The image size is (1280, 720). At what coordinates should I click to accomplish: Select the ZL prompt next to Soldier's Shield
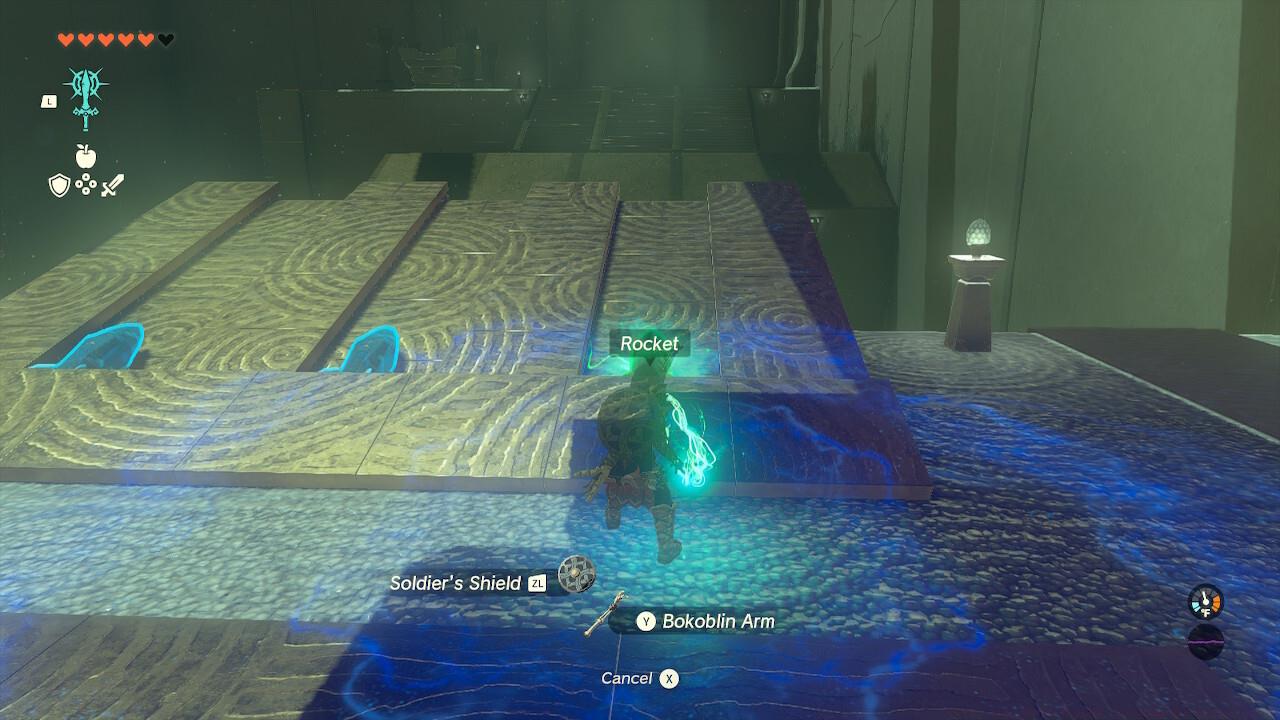(536, 583)
